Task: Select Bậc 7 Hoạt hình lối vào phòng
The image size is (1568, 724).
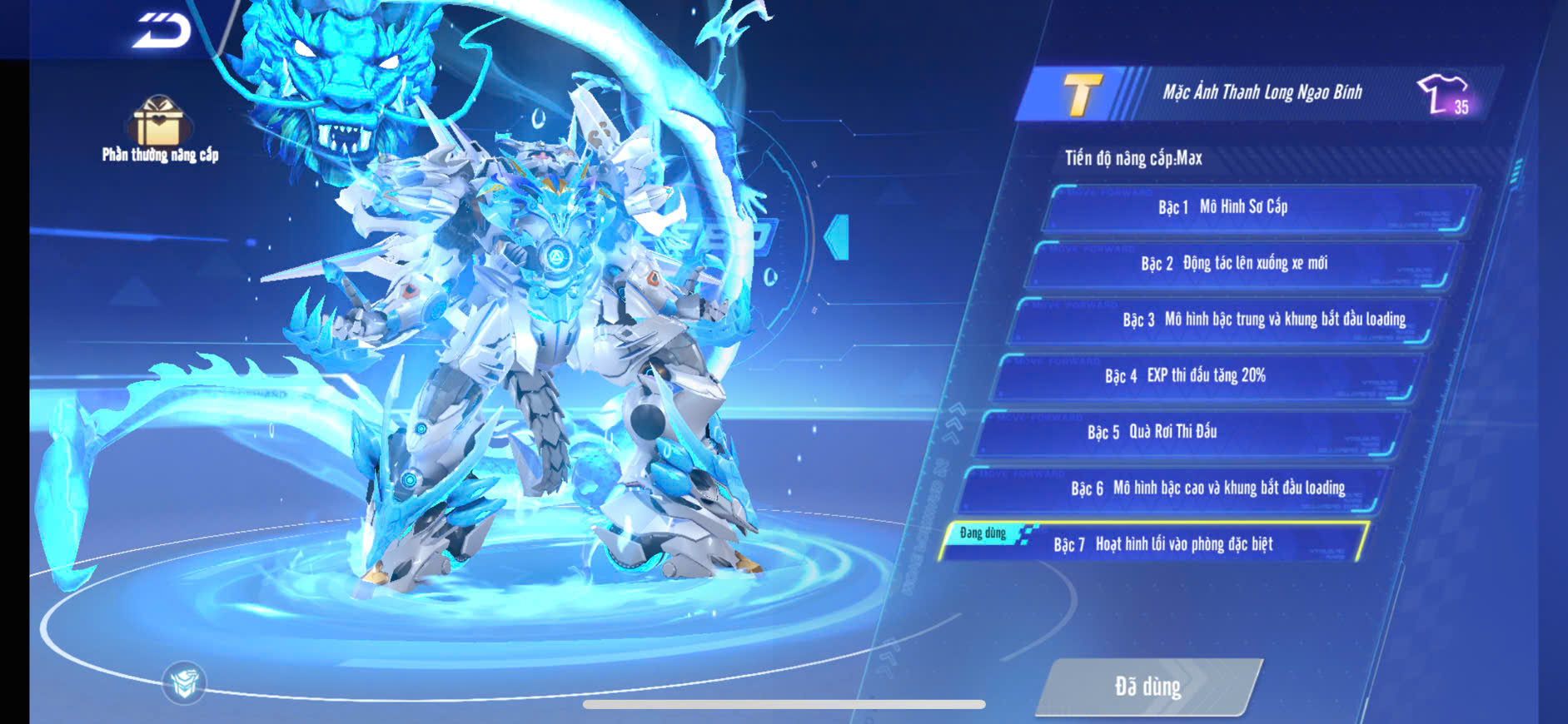Action: point(1156,544)
